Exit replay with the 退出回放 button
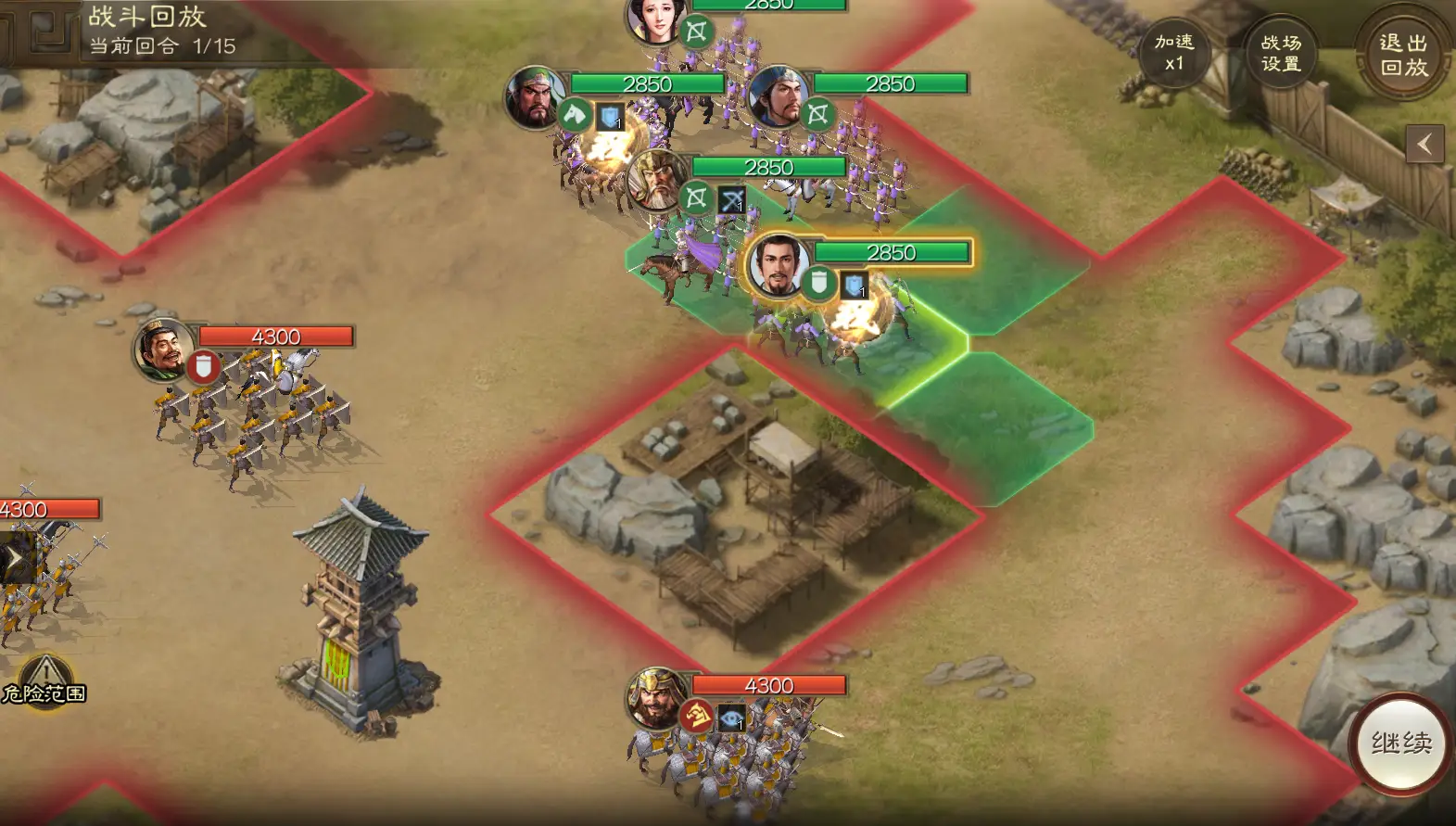Viewport: 1456px width, 826px height. 1403,54
